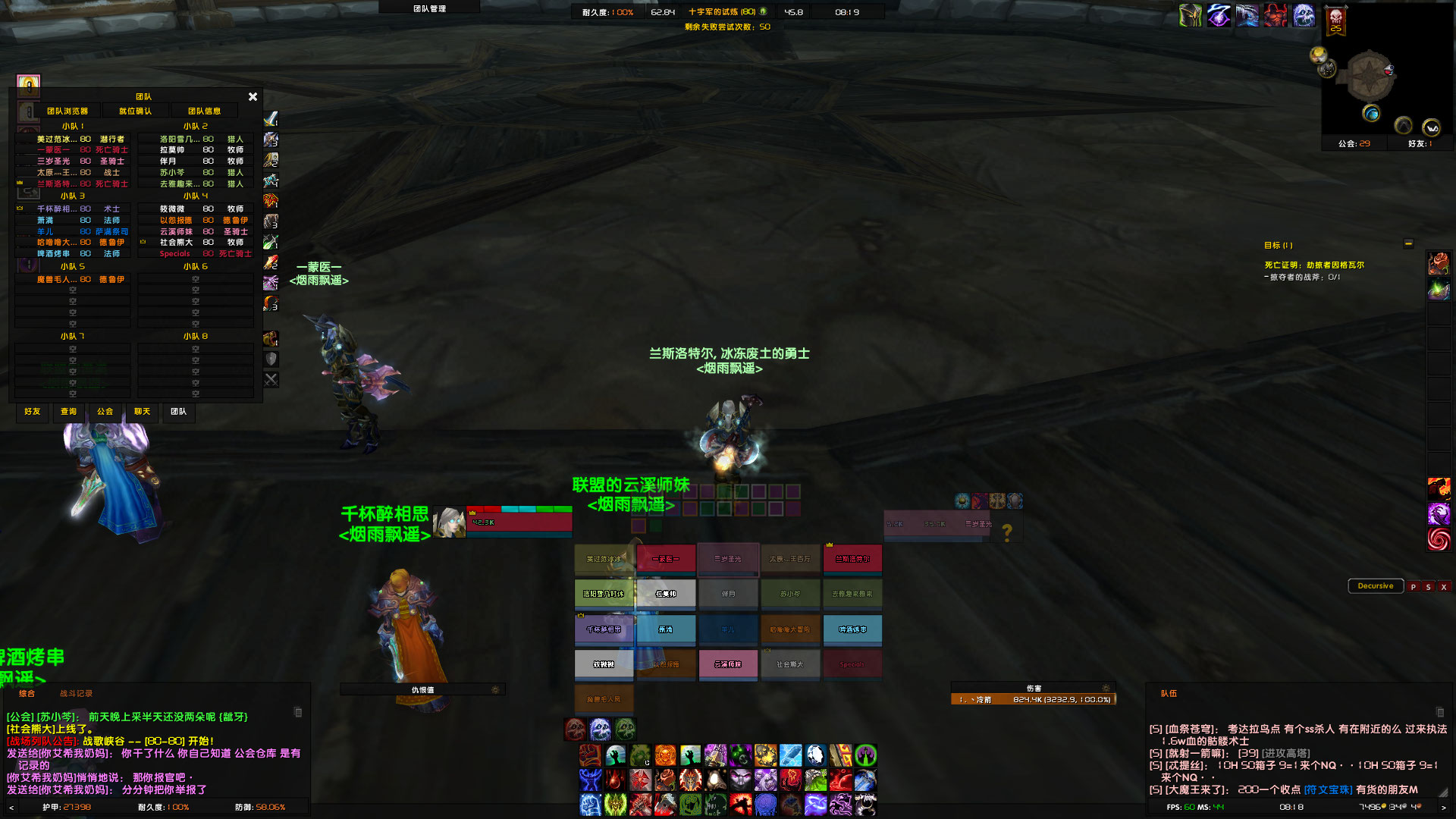Toggle Decursive skip list with the S button
This screenshot has height=819, width=1456.
pos(1428,586)
